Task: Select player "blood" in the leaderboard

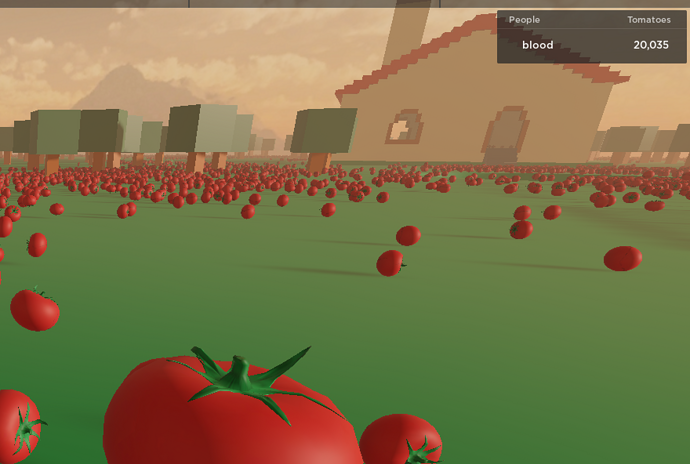Action: [538, 45]
